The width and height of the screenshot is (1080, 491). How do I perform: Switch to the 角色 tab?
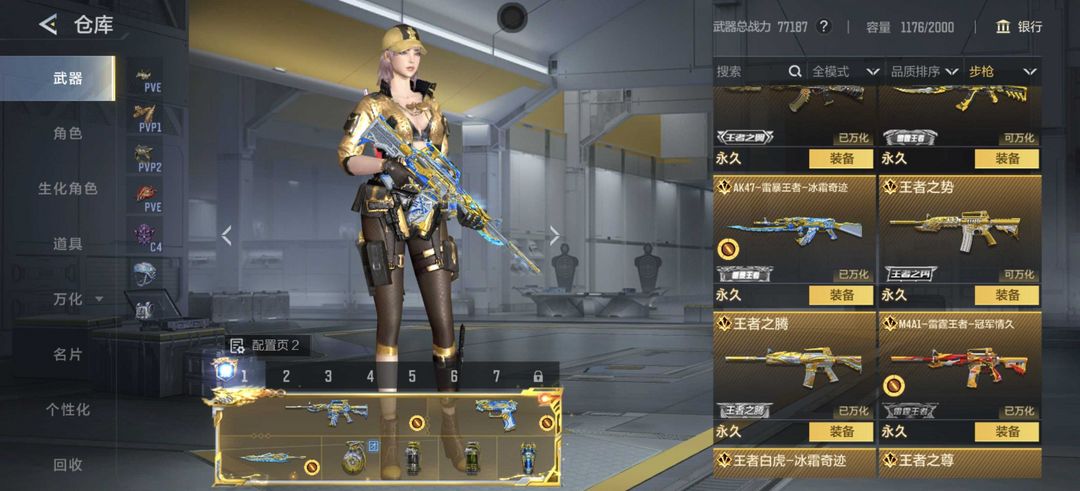tap(68, 133)
